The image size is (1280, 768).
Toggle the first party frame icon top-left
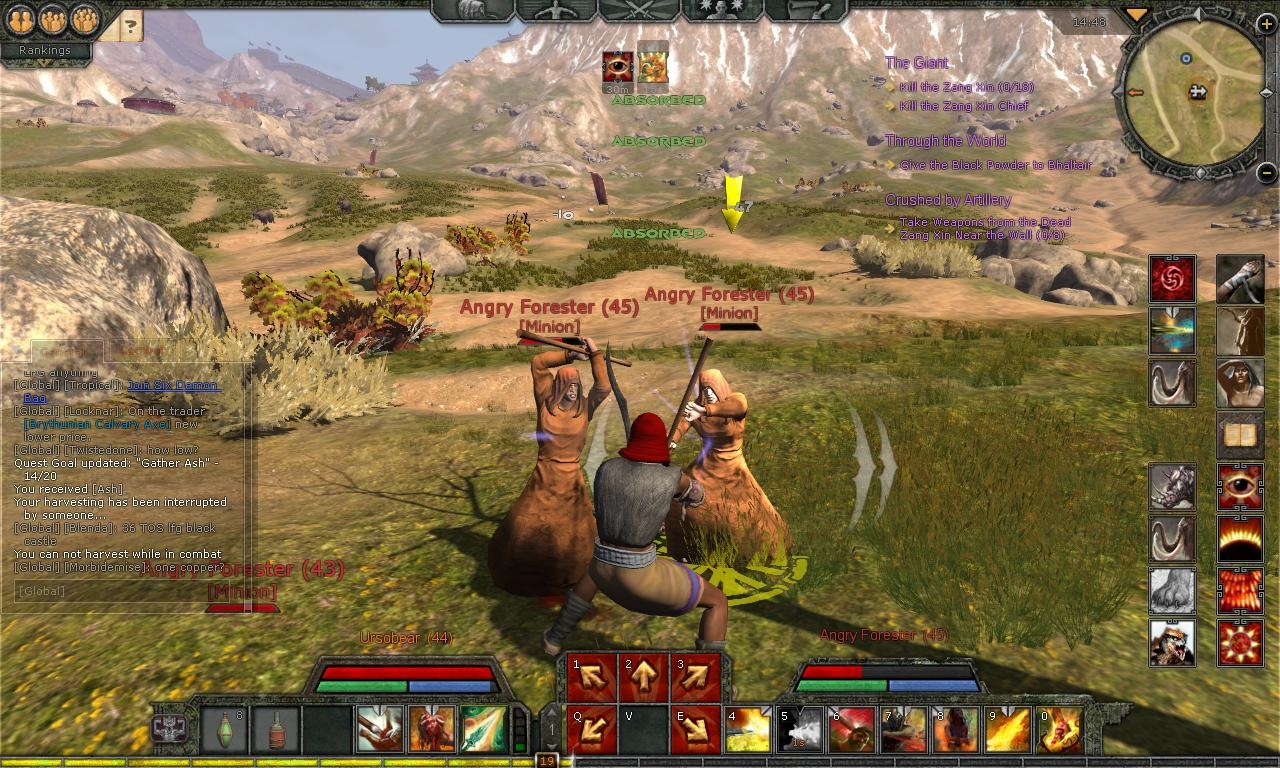tap(22, 19)
